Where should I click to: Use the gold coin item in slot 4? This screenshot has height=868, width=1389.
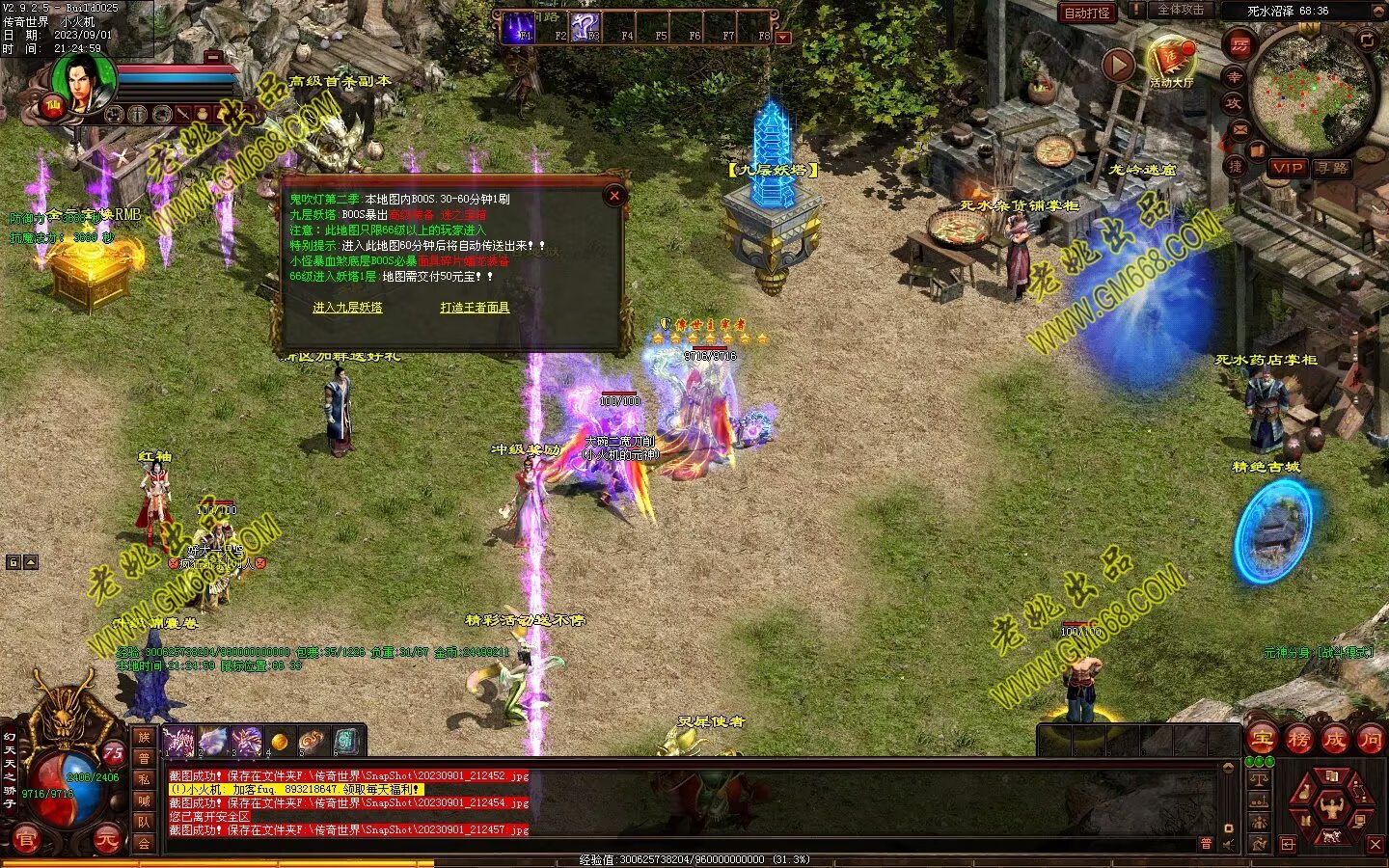(280, 742)
